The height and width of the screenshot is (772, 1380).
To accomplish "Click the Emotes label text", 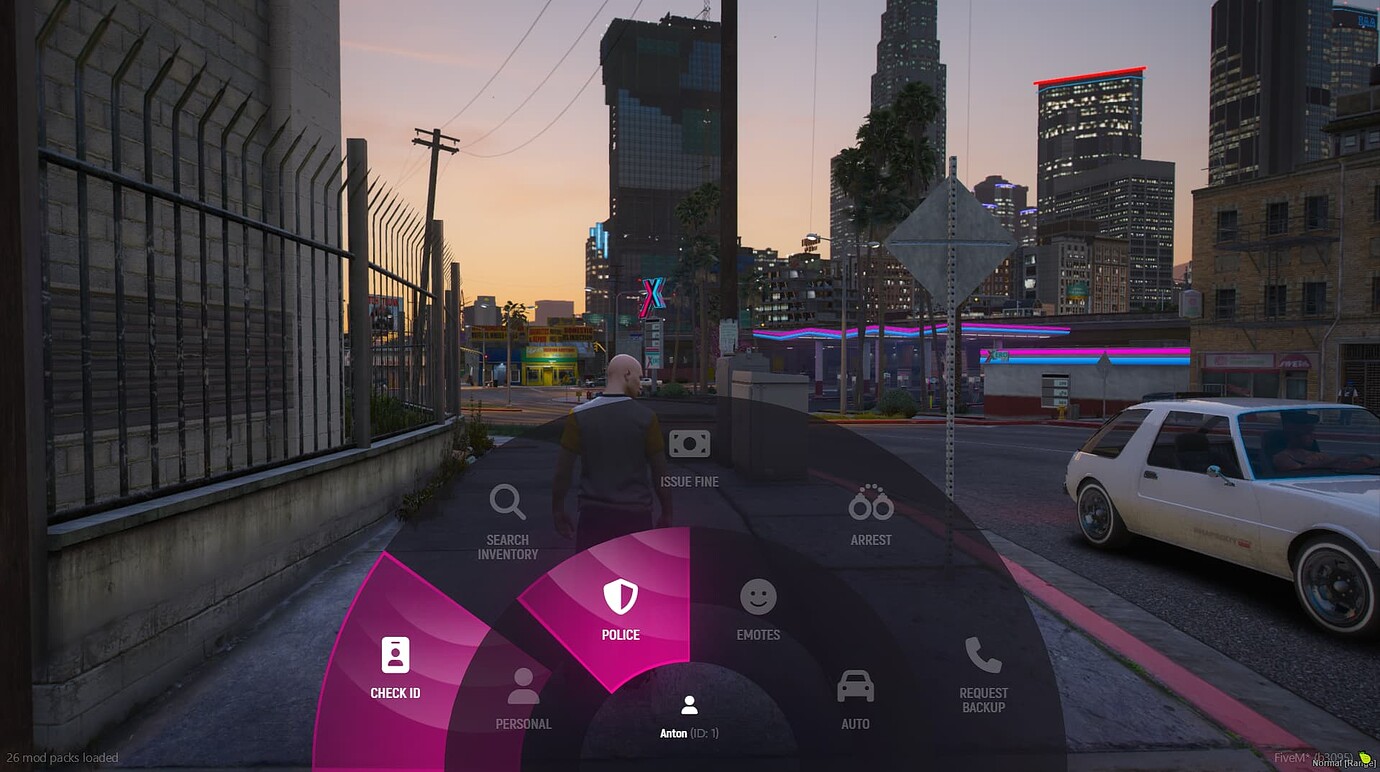I will pyautogui.click(x=757, y=634).
